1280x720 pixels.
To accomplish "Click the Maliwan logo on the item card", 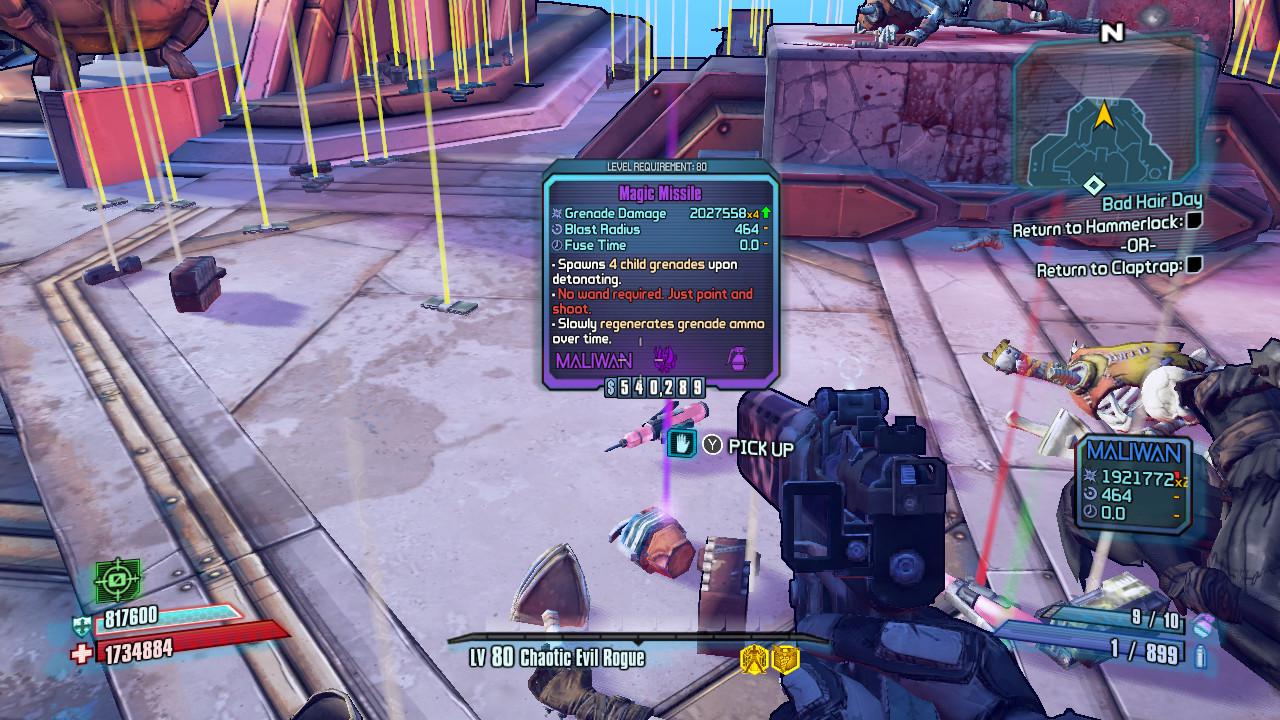I will 595,359.
